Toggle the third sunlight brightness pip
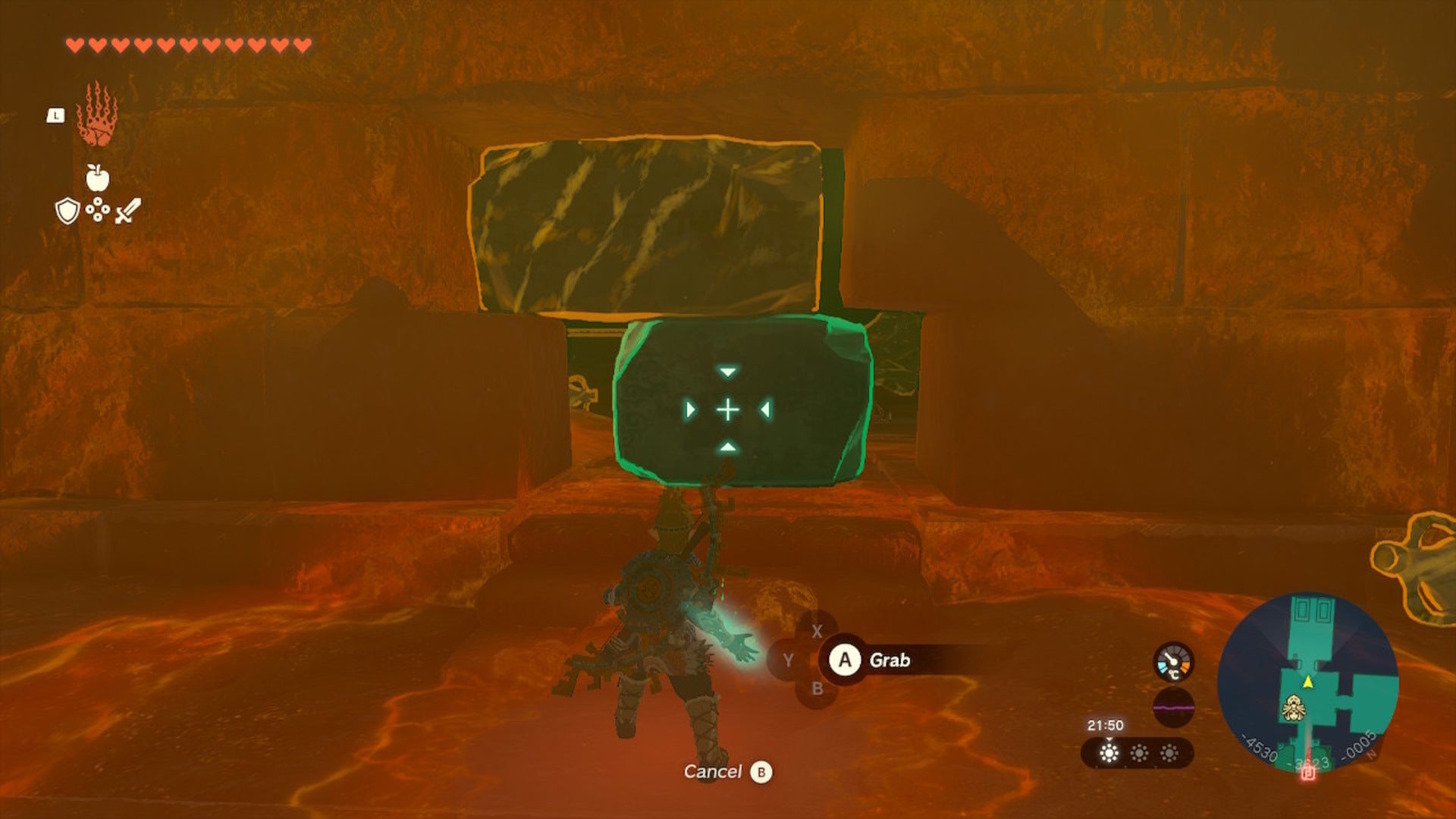Image resolution: width=1456 pixels, height=819 pixels. tap(1169, 753)
